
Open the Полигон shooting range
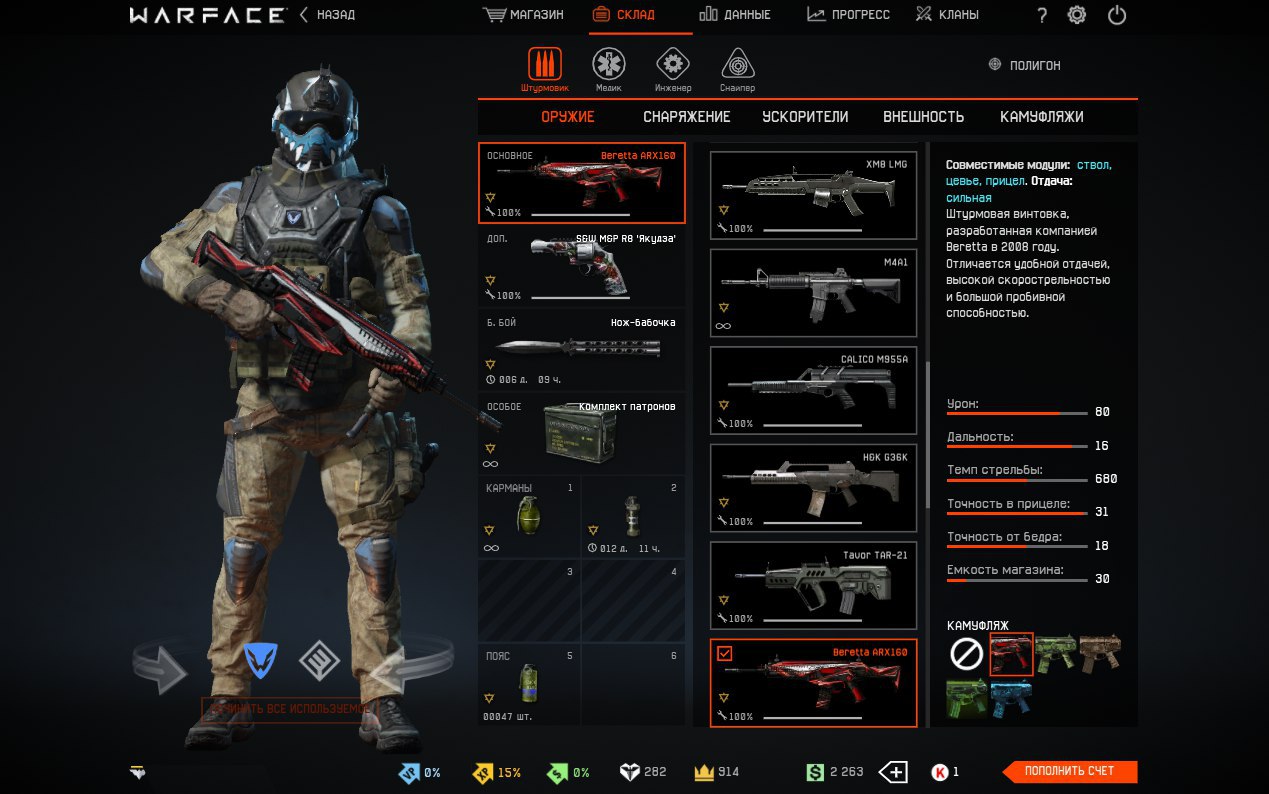pos(1024,65)
